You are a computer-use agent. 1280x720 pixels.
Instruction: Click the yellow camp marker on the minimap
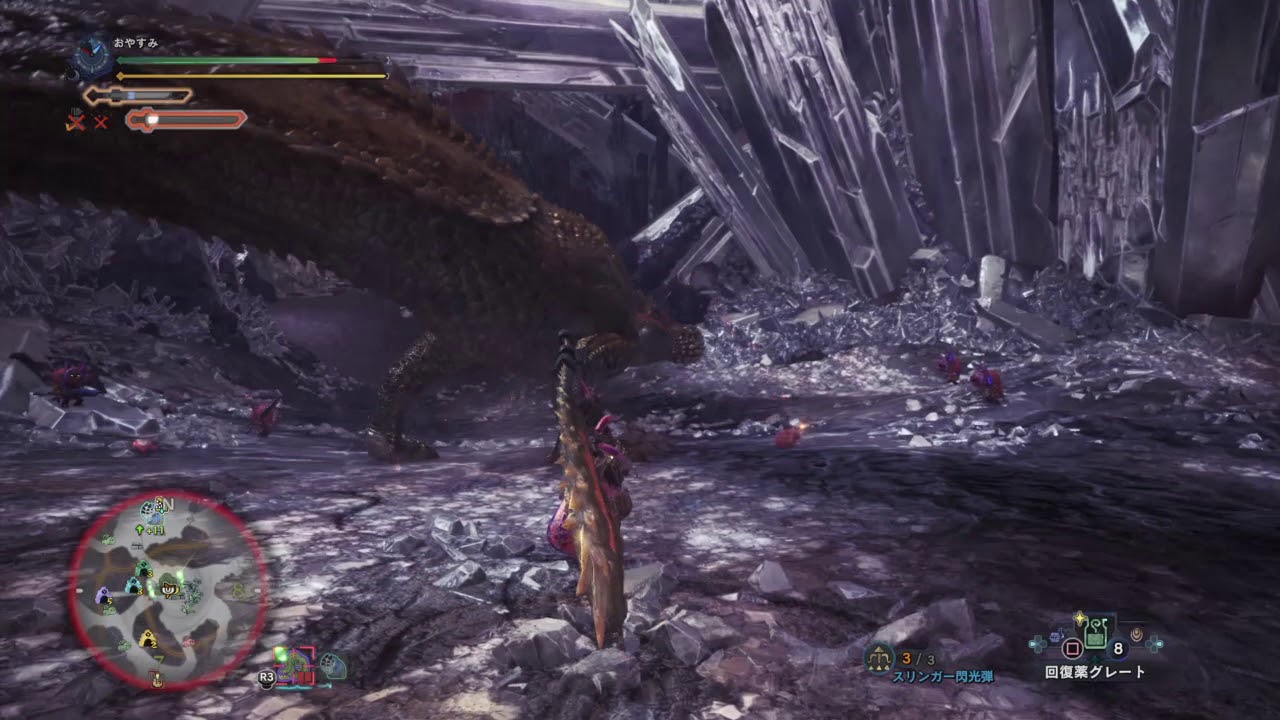coord(148,638)
